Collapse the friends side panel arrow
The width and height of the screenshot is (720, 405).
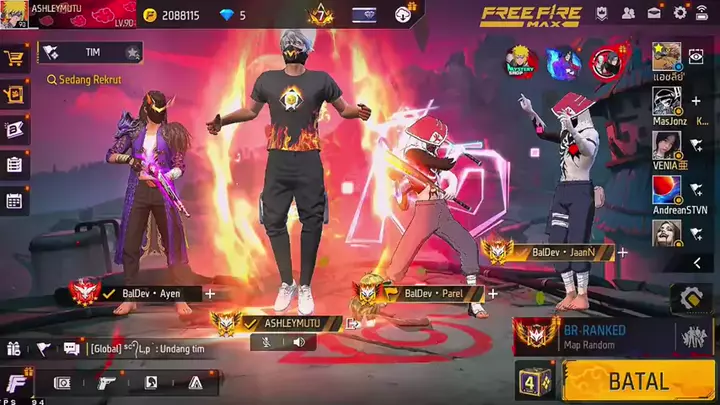(x=696, y=263)
